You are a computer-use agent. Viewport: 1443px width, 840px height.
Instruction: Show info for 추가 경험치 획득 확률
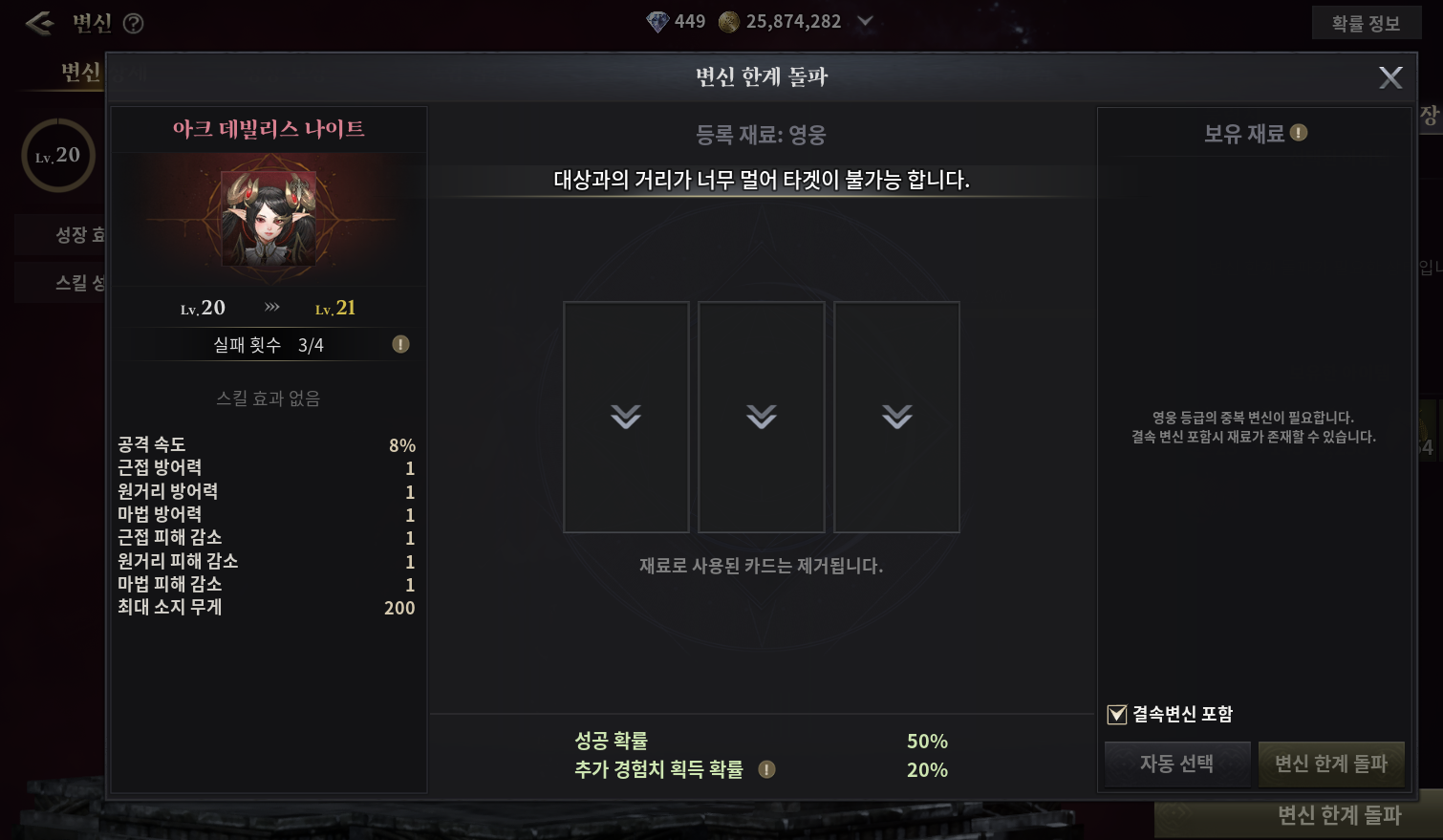[766, 769]
